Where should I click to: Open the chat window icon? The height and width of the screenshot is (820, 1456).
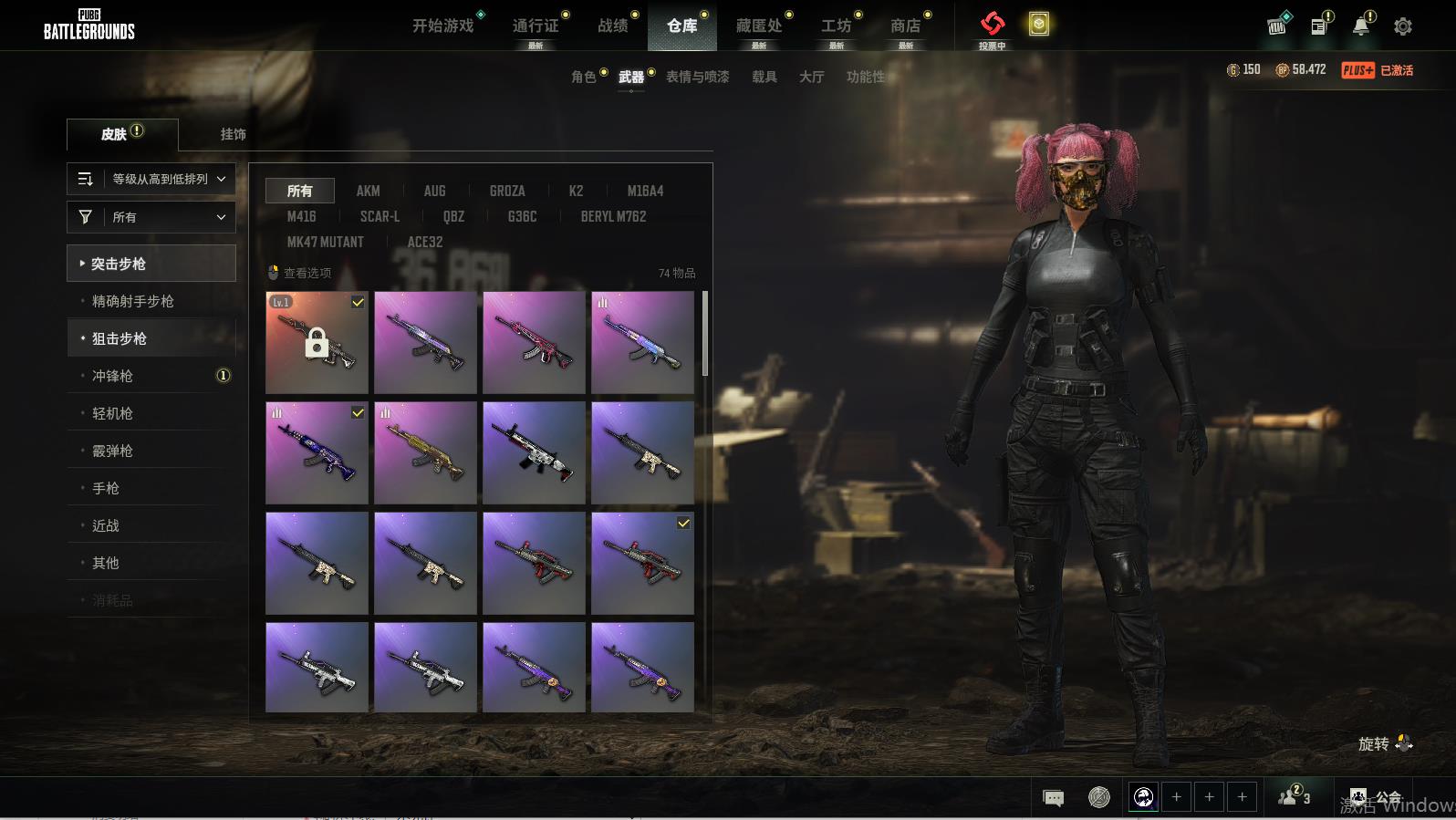[1053, 798]
